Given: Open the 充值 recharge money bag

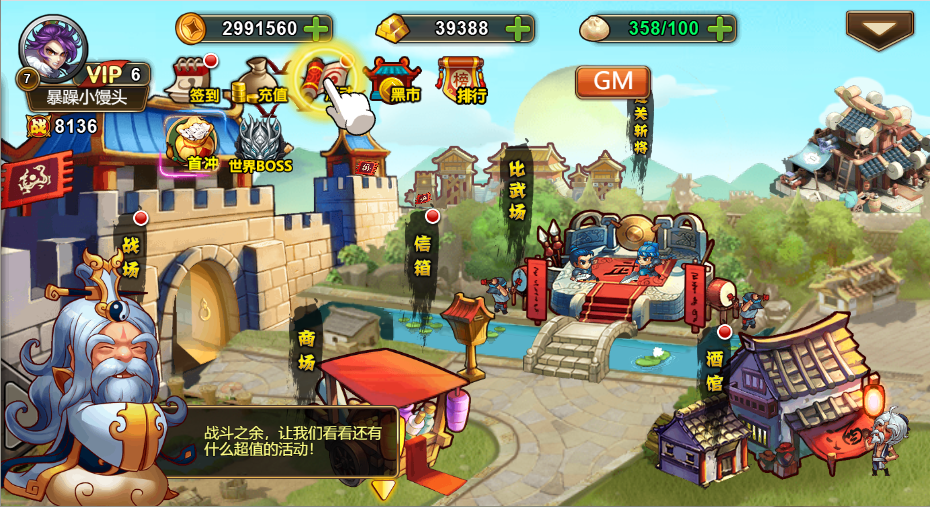Looking at the screenshot, I should click(x=260, y=80).
